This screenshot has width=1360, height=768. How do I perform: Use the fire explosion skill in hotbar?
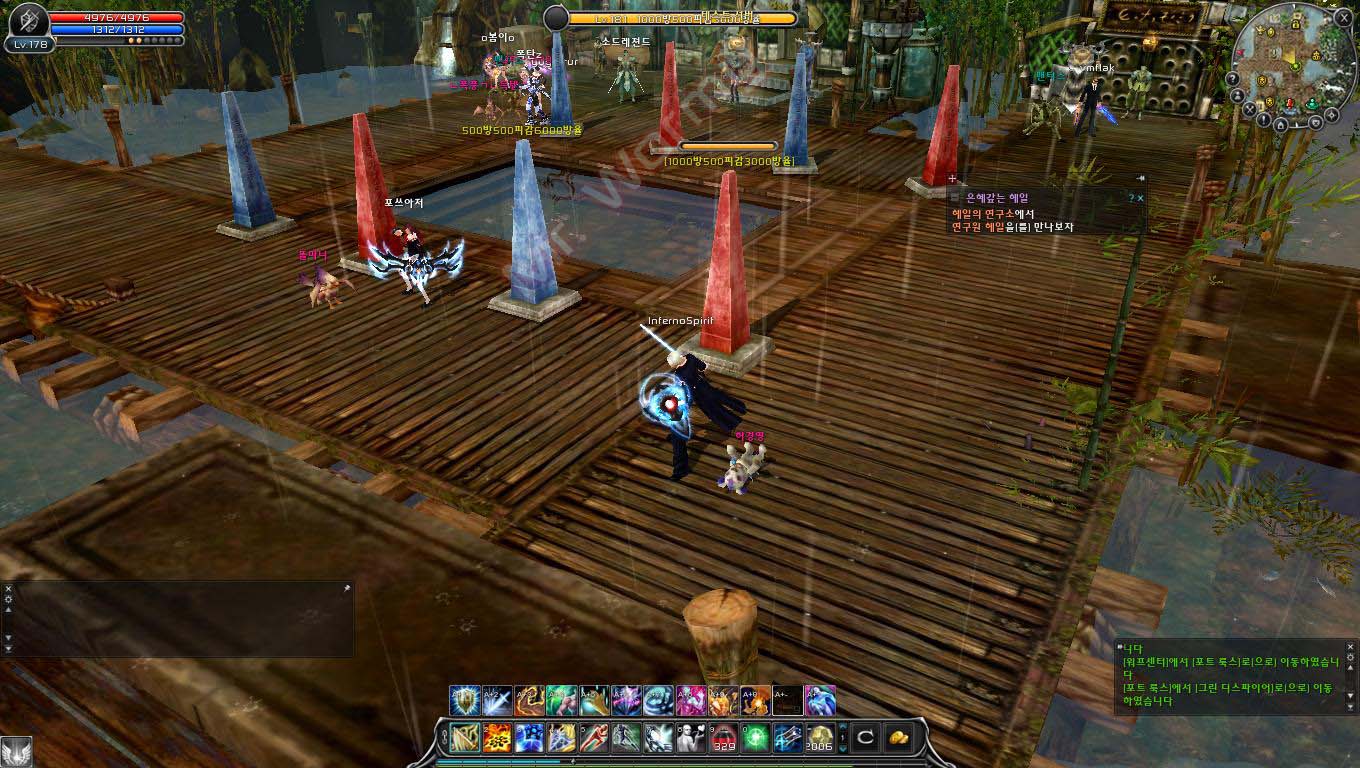click(x=497, y=738)
